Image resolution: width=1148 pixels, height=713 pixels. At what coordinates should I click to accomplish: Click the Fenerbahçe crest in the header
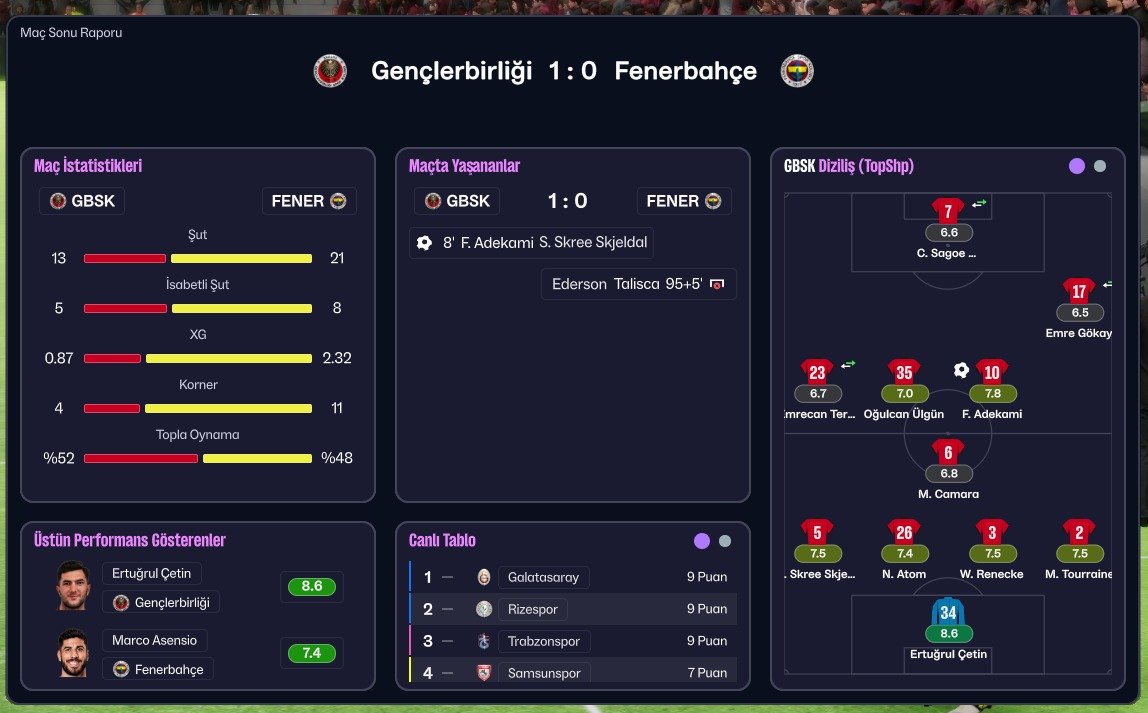tap(797, 71)
